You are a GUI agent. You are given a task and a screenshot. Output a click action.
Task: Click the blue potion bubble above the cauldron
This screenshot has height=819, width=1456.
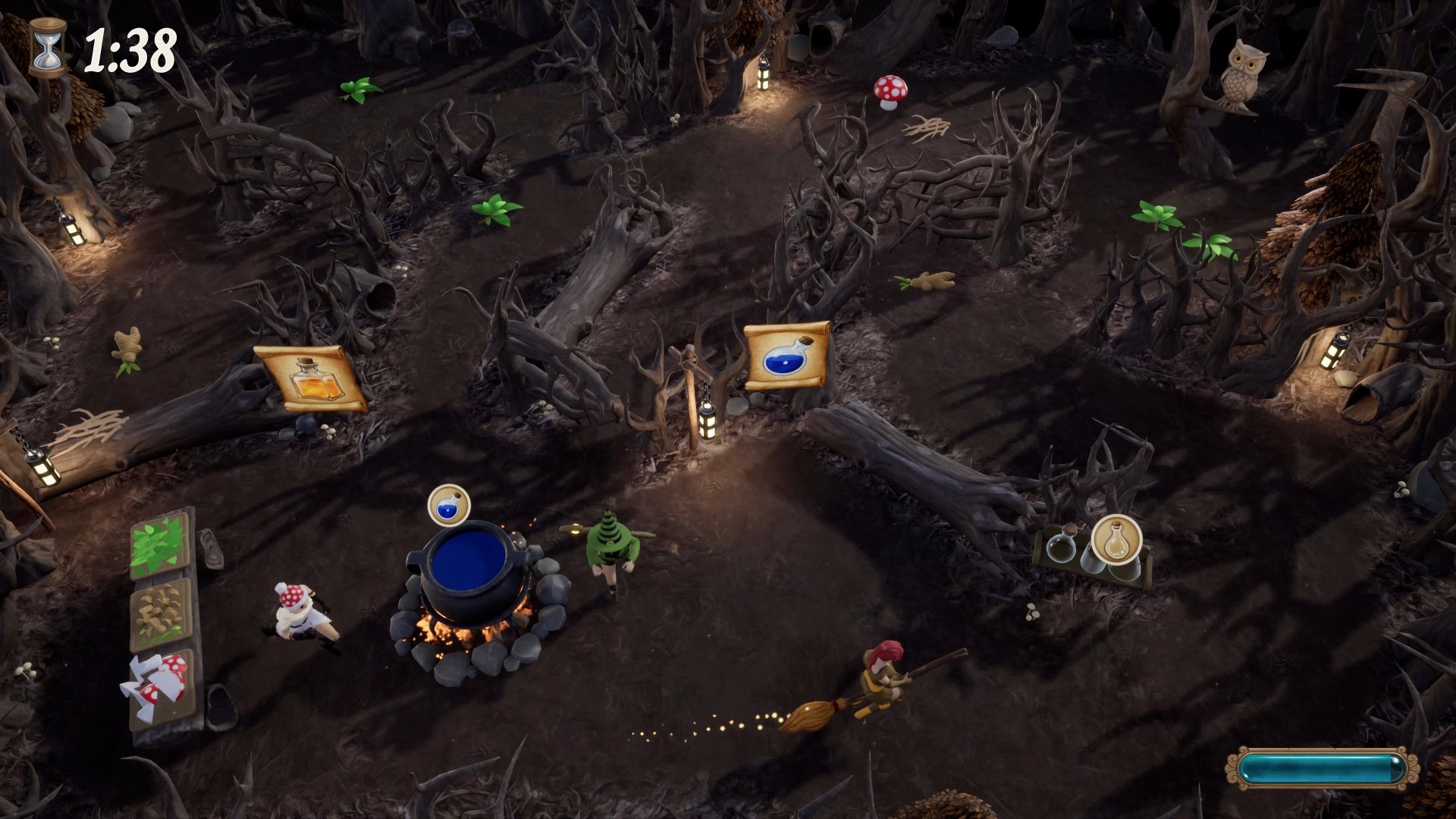click(x=449, y=505)
